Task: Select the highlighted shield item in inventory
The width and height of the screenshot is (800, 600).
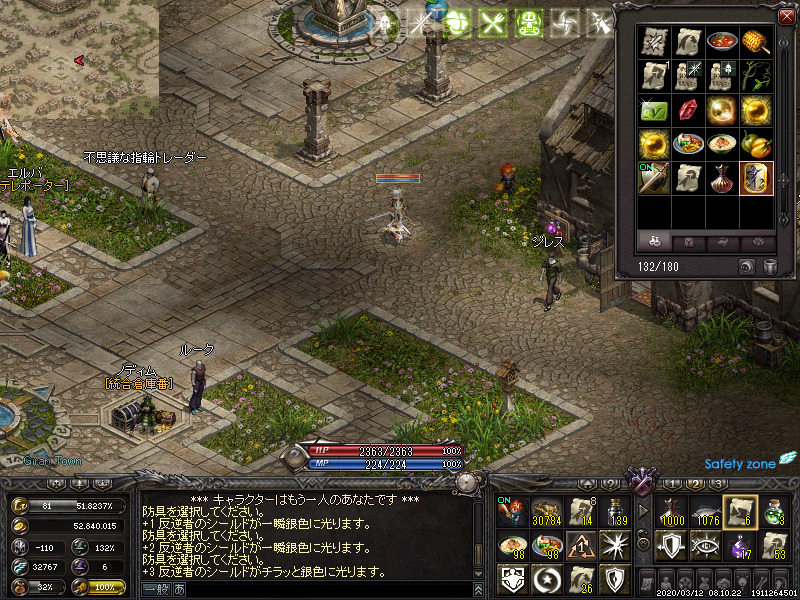Action: (756, 177)
